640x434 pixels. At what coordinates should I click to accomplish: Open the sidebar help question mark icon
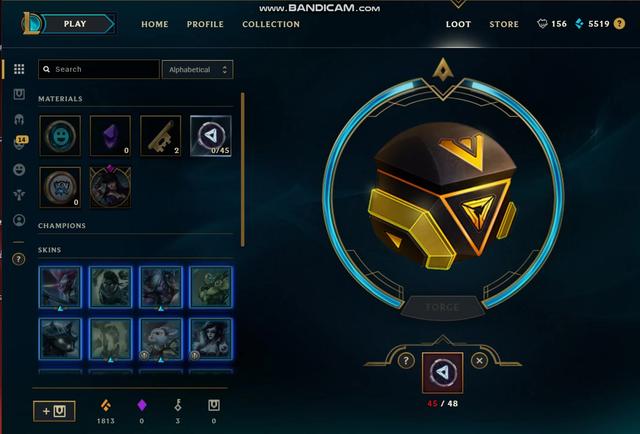coord(19,258)
